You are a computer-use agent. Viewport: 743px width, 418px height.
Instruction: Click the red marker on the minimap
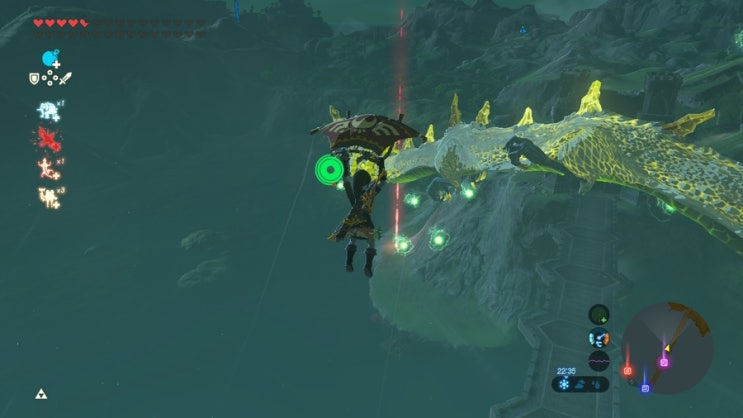coord(628,371)
